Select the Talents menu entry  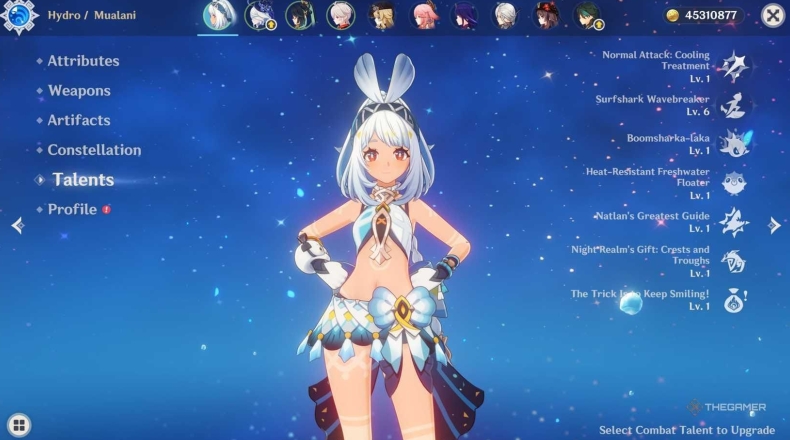coord(83,180)
